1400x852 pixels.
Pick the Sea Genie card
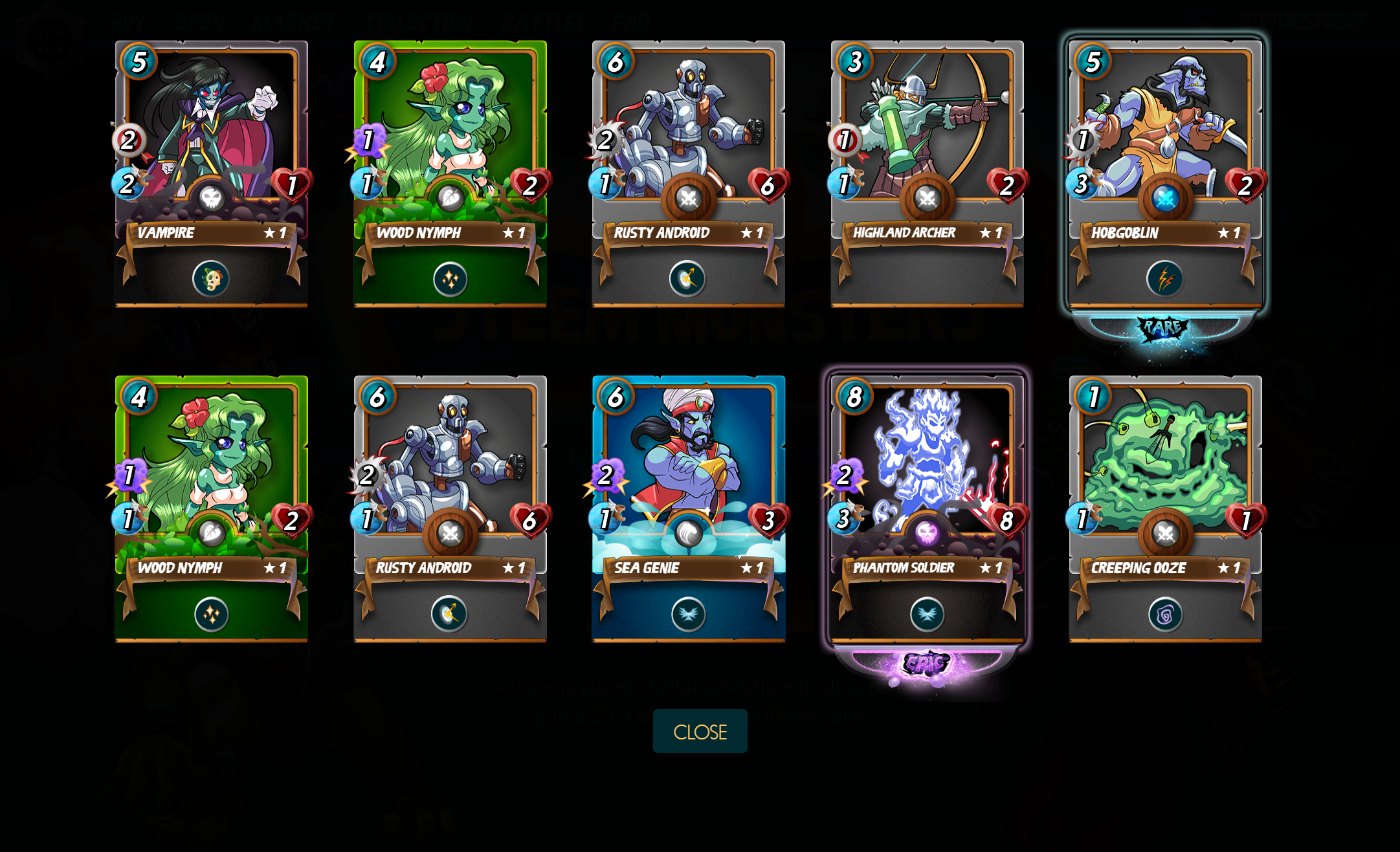(689, 464)
